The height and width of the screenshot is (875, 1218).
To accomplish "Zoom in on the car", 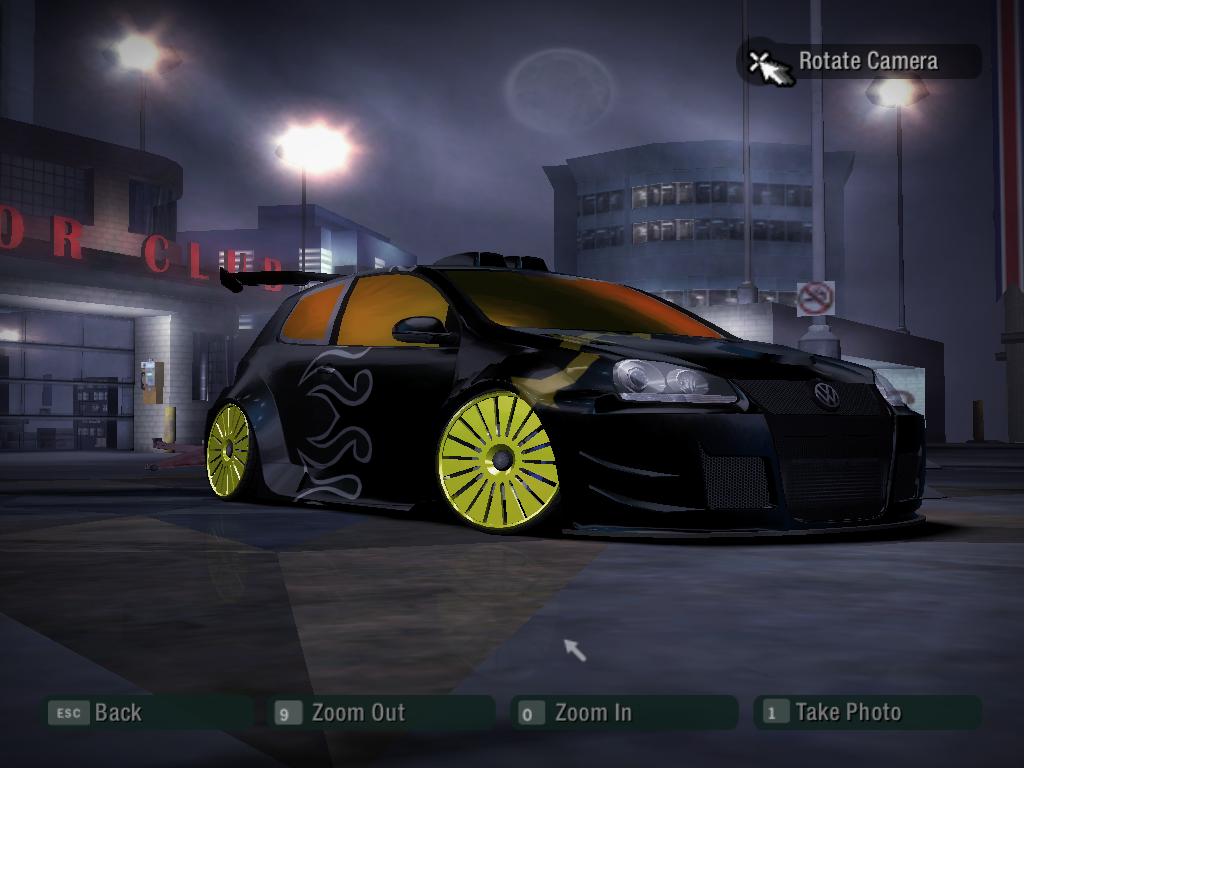I will tap(624, 713).
